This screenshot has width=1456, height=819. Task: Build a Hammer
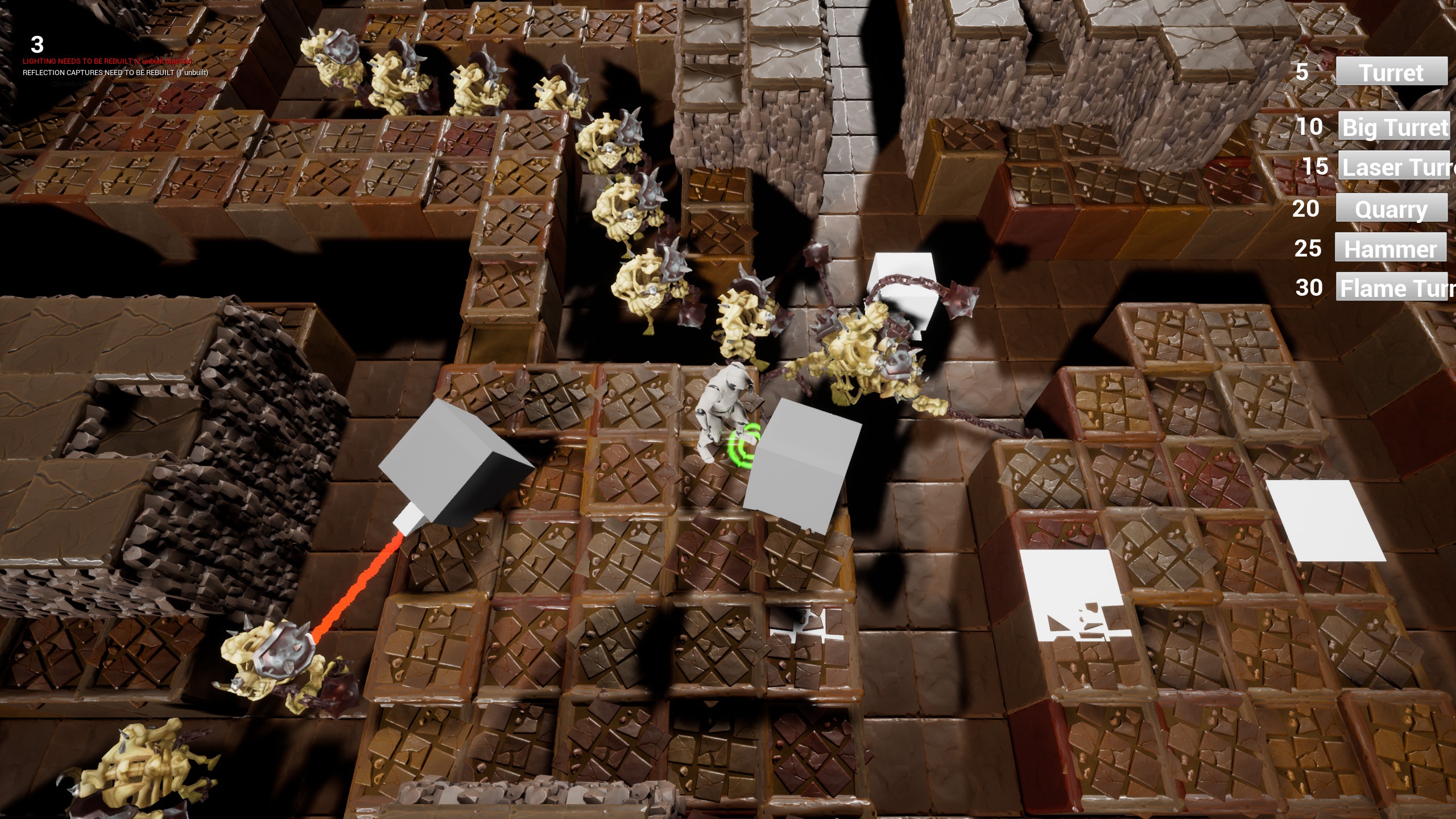click(x=1390, y=248)
